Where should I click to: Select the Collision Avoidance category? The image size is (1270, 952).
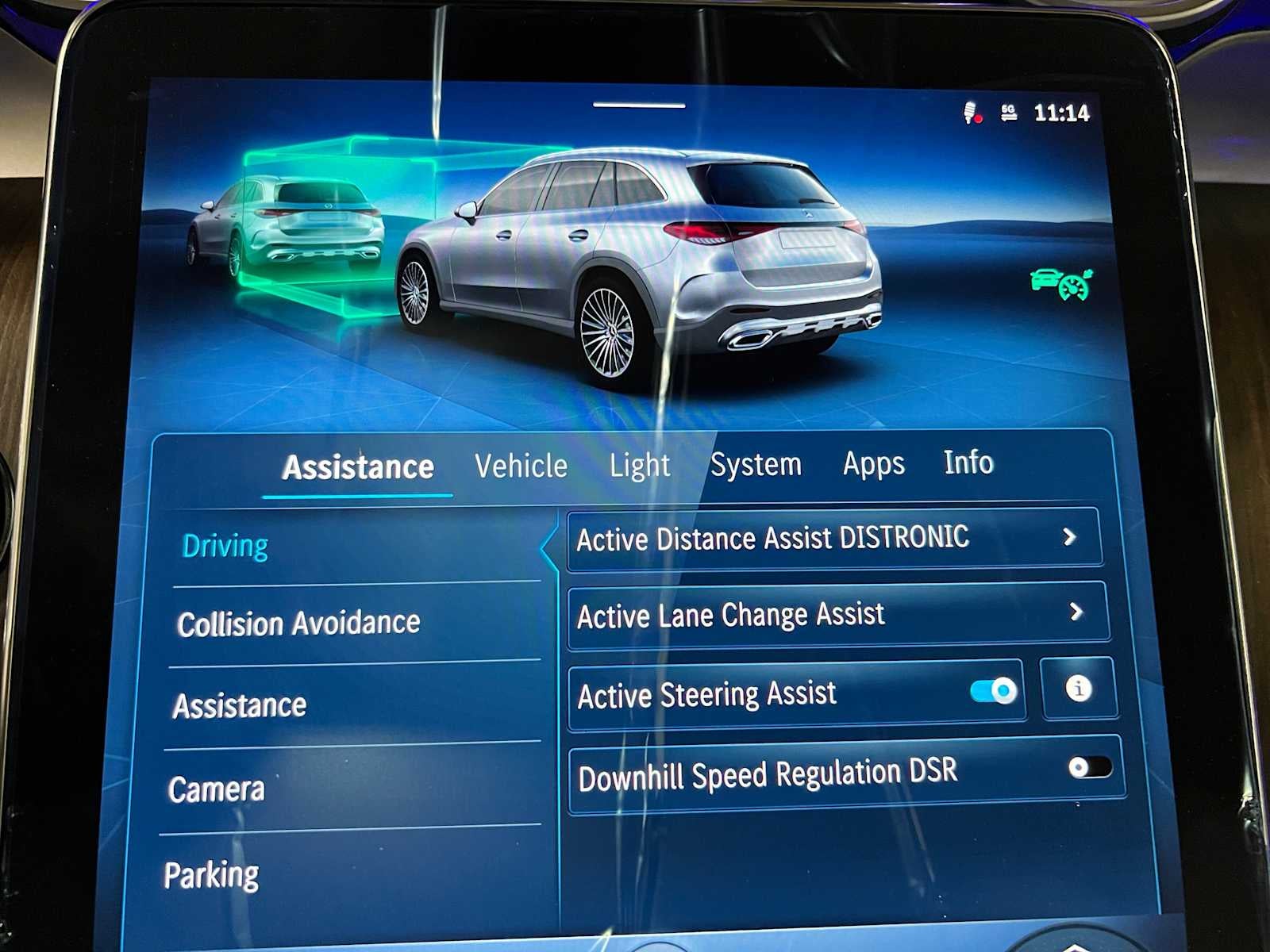[299, 624]
